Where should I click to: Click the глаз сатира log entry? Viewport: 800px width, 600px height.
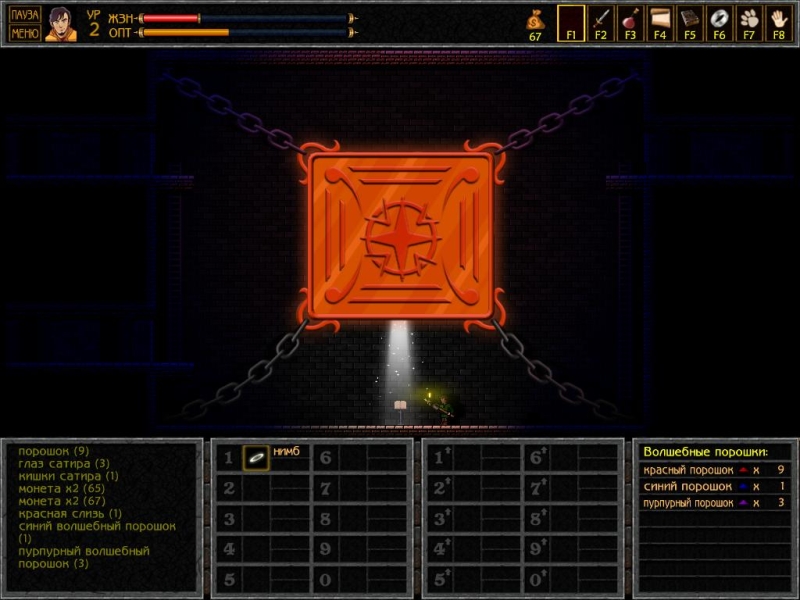(63, 463)
